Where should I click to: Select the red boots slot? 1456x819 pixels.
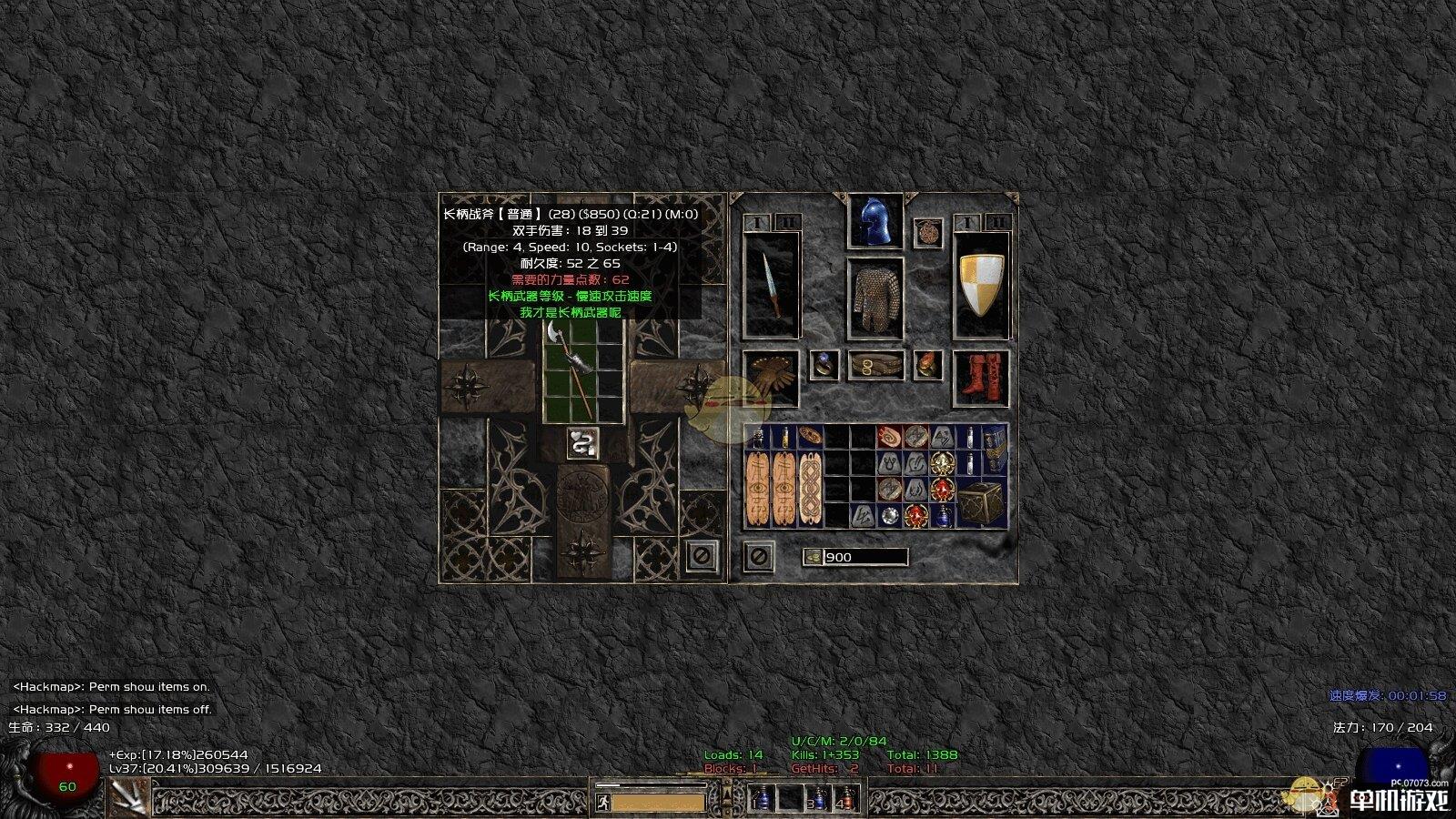pyautogui.click(x=981, y=378)
